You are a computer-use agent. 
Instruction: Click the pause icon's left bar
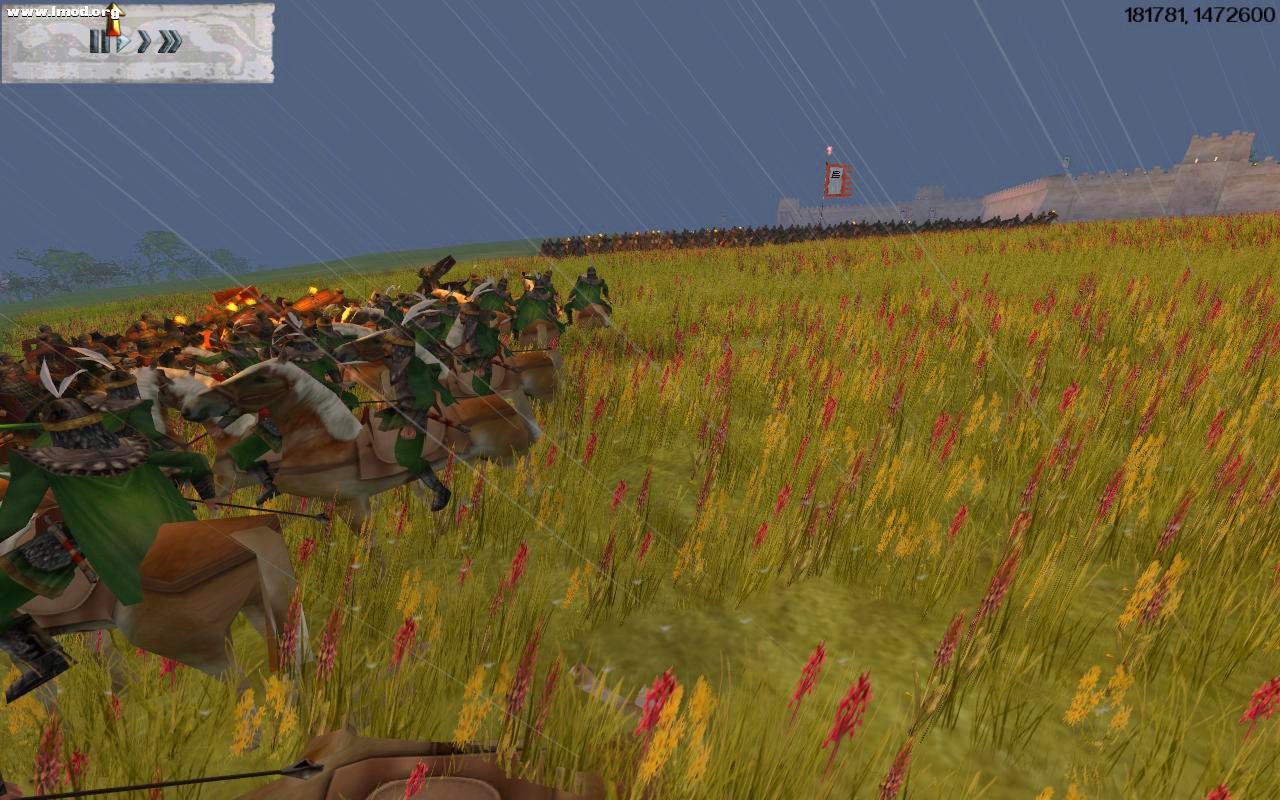click(96, 42)
